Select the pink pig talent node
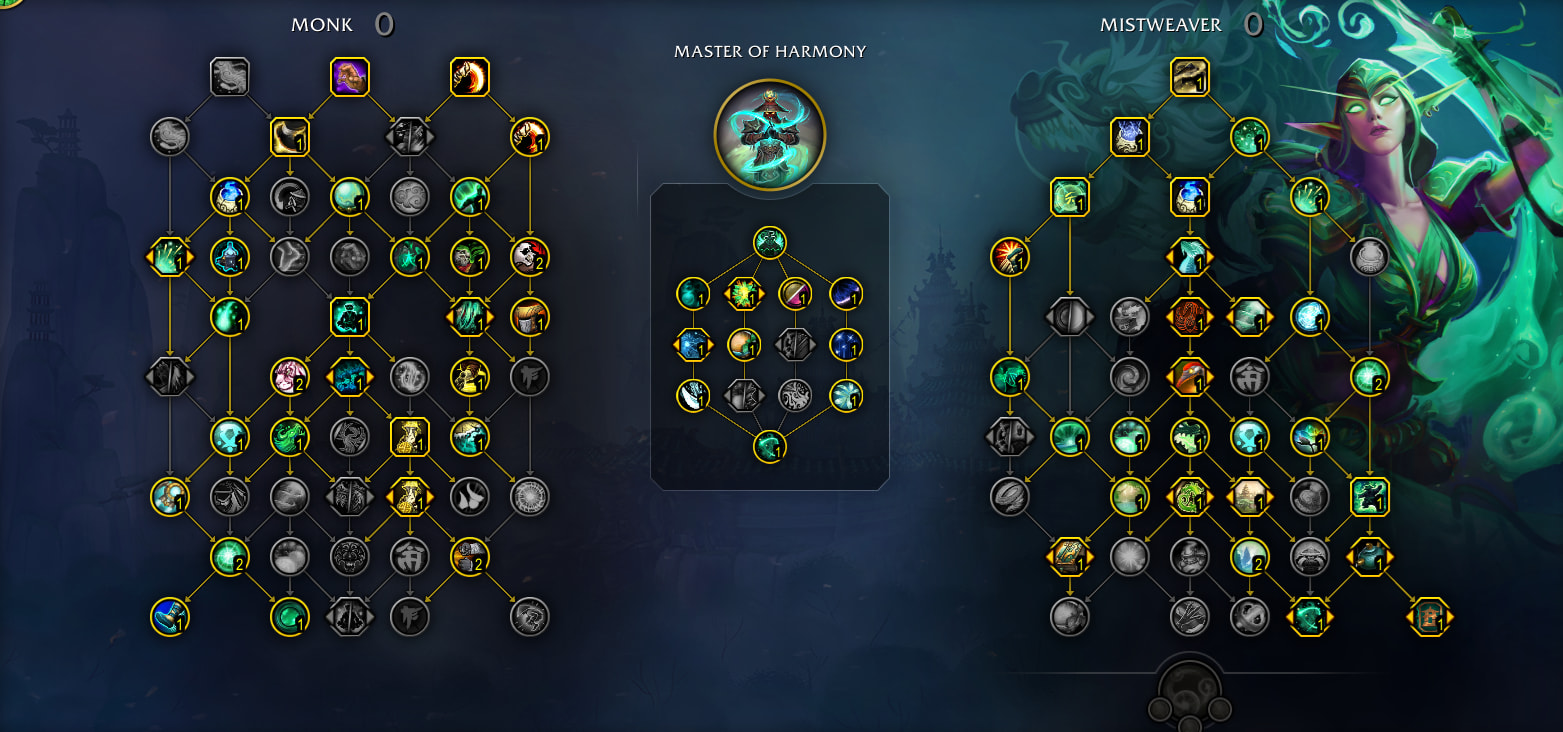1563x732 pixels. click(x=290, y=377)
